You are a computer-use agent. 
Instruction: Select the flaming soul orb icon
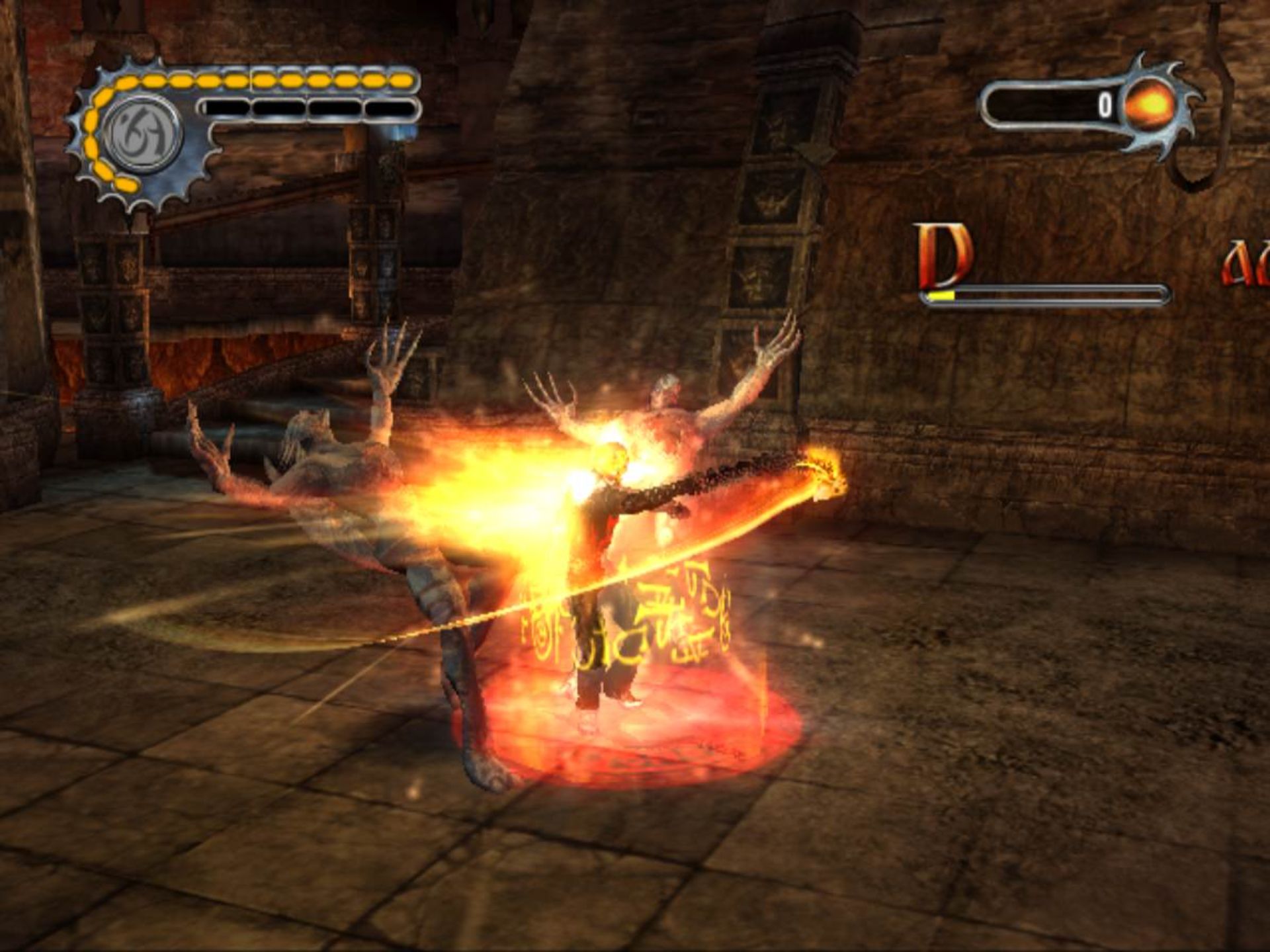point(1150,105)
